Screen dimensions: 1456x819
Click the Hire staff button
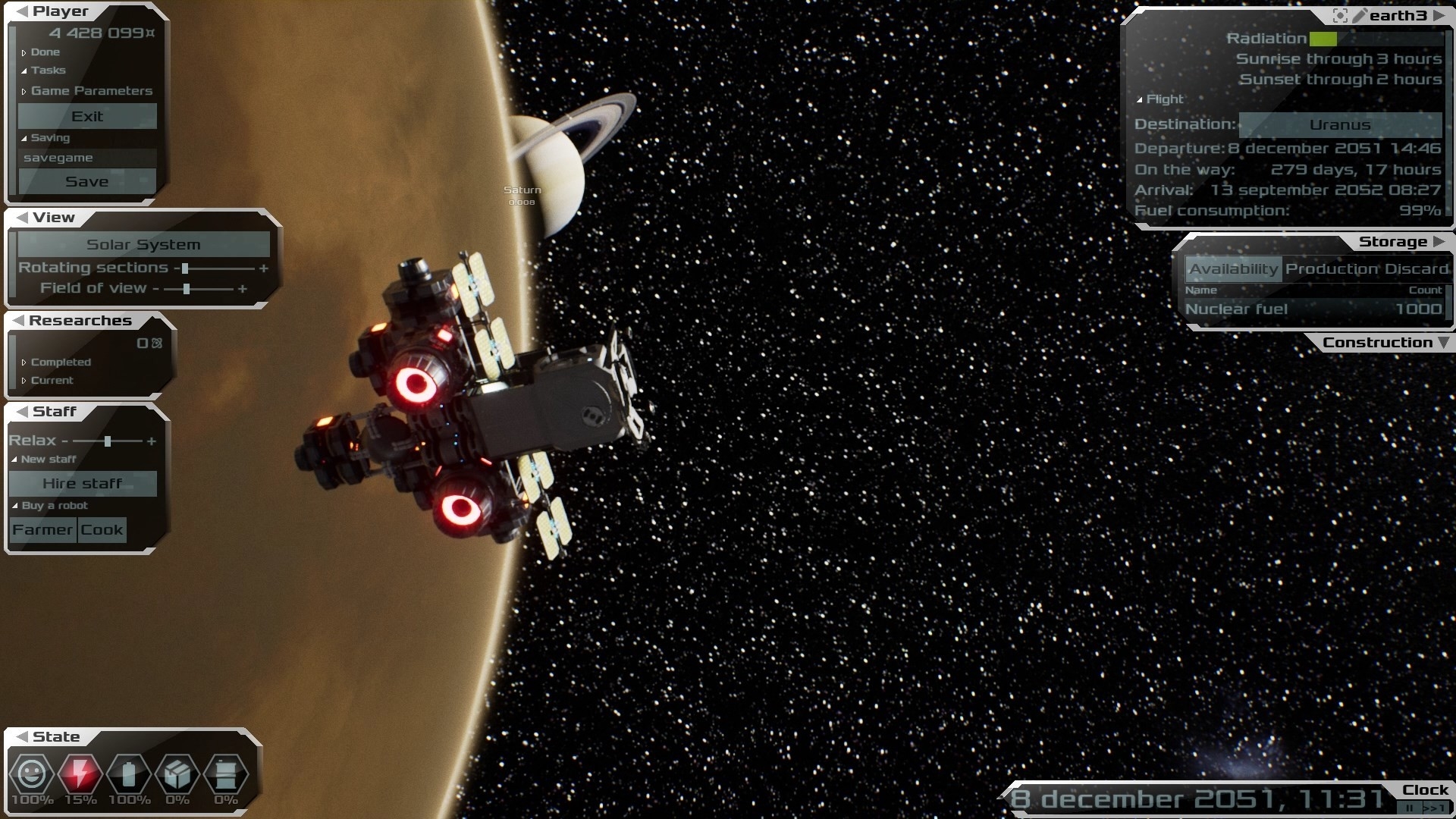[83, 483]
